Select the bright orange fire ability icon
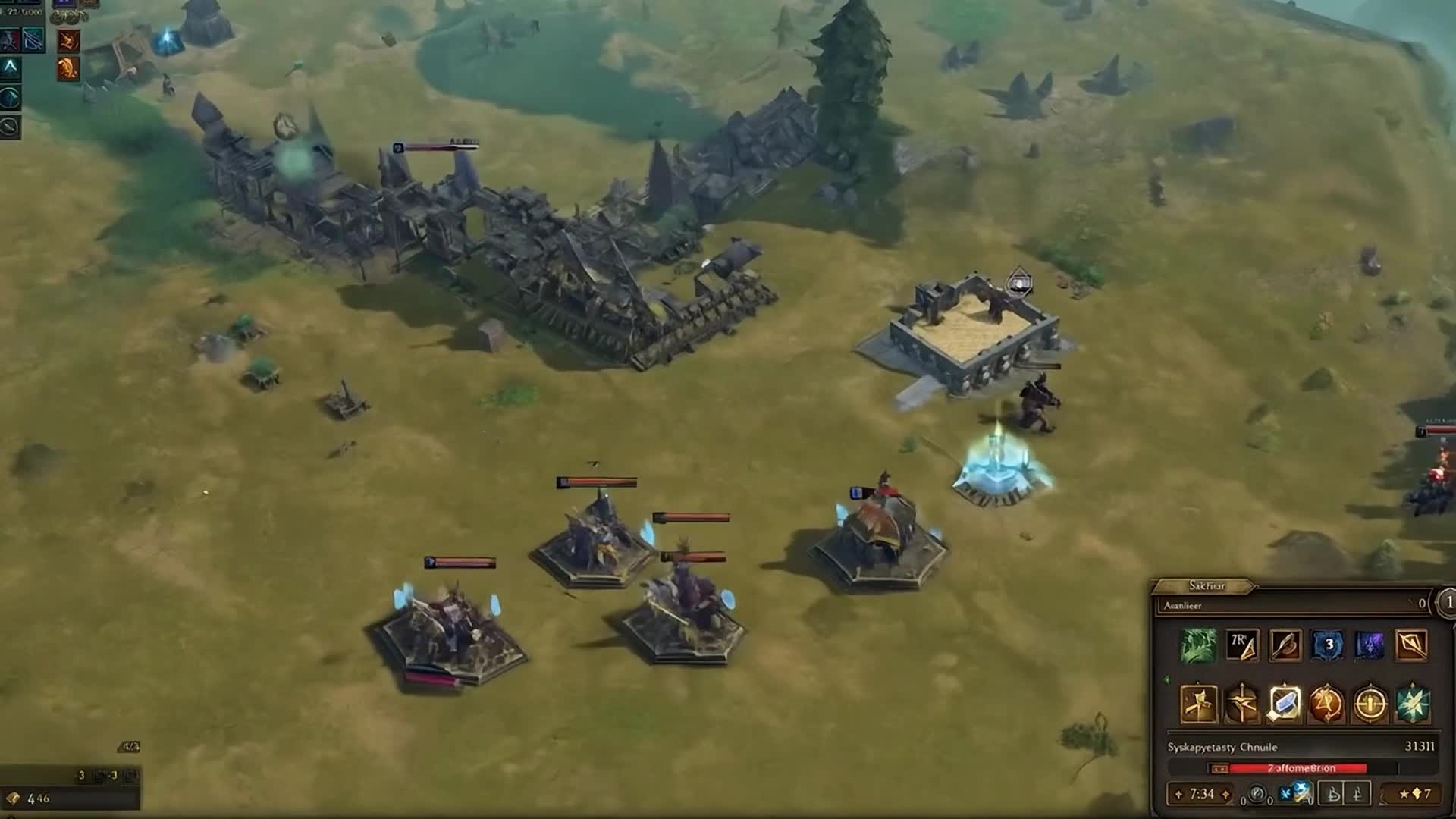Screen dimensions: 1456x819 coord(68,69)
